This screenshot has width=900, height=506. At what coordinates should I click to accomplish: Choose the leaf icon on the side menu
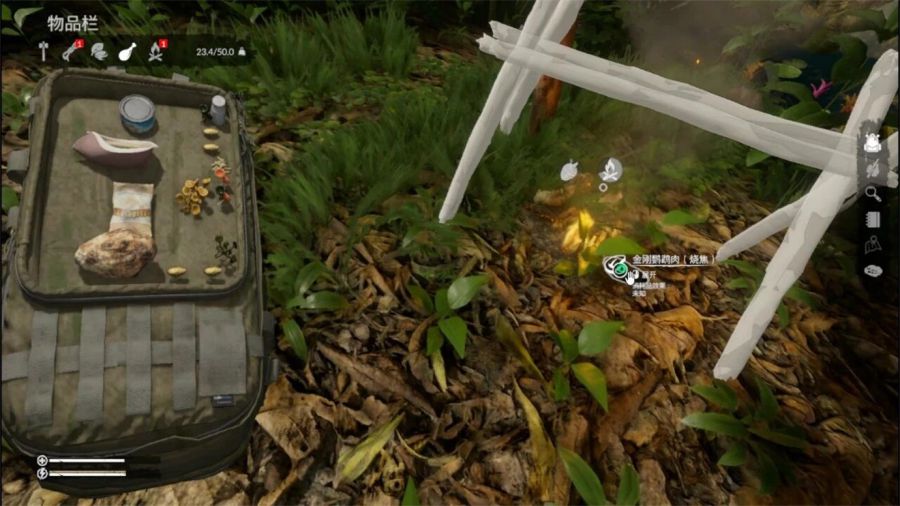(873, 169)
